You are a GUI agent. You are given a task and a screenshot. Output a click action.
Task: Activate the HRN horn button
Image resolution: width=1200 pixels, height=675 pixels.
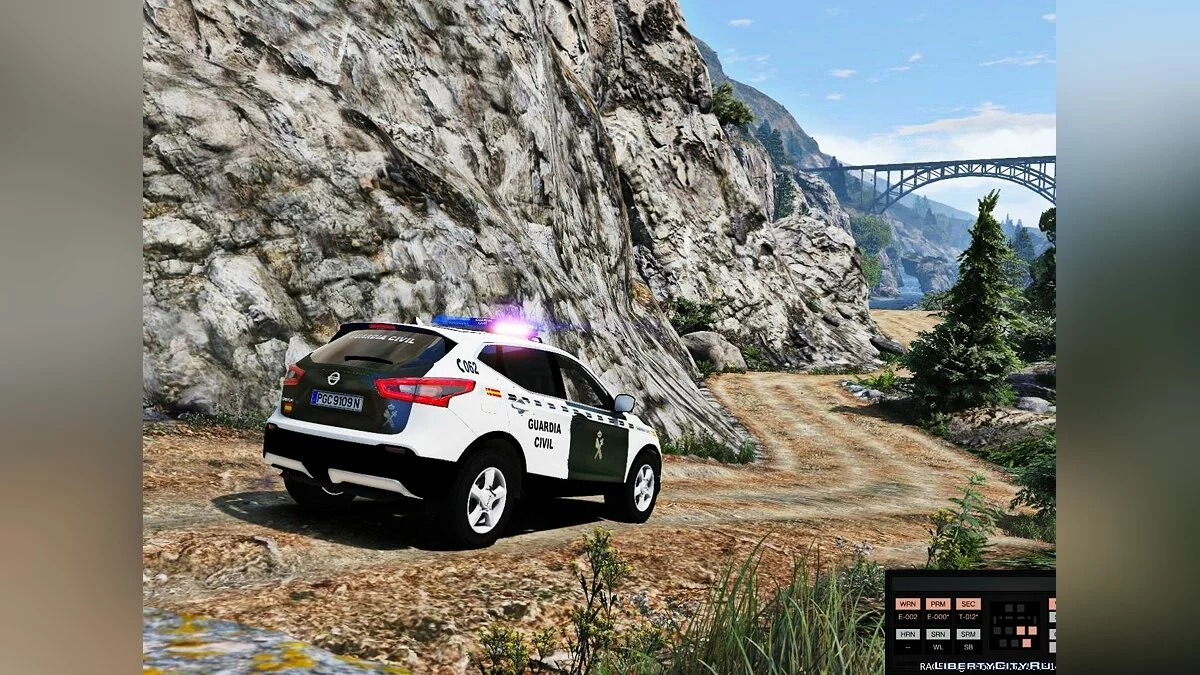(x=908, y=634)
